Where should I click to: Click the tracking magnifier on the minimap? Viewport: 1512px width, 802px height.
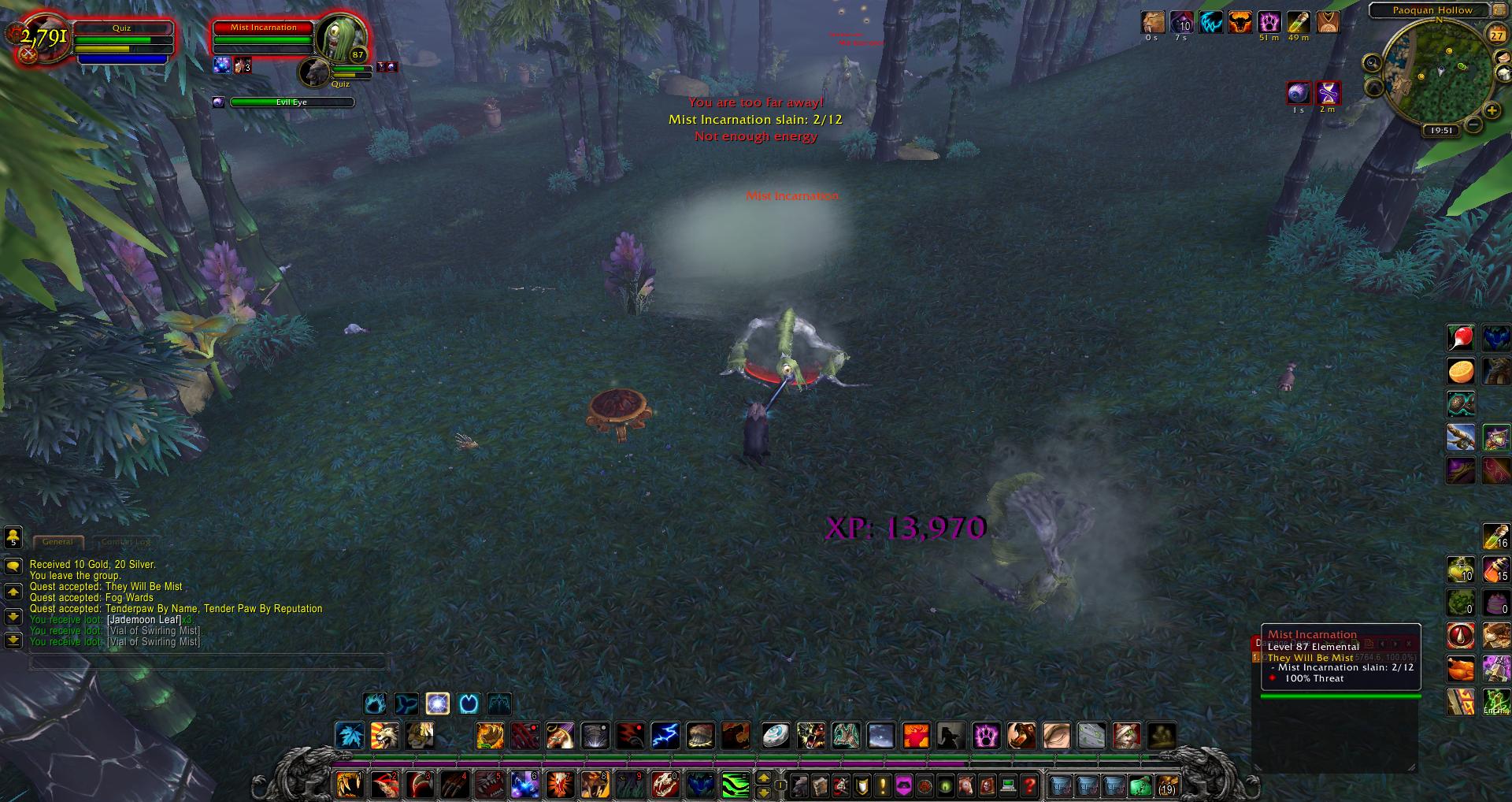(x=1373, y=63)
